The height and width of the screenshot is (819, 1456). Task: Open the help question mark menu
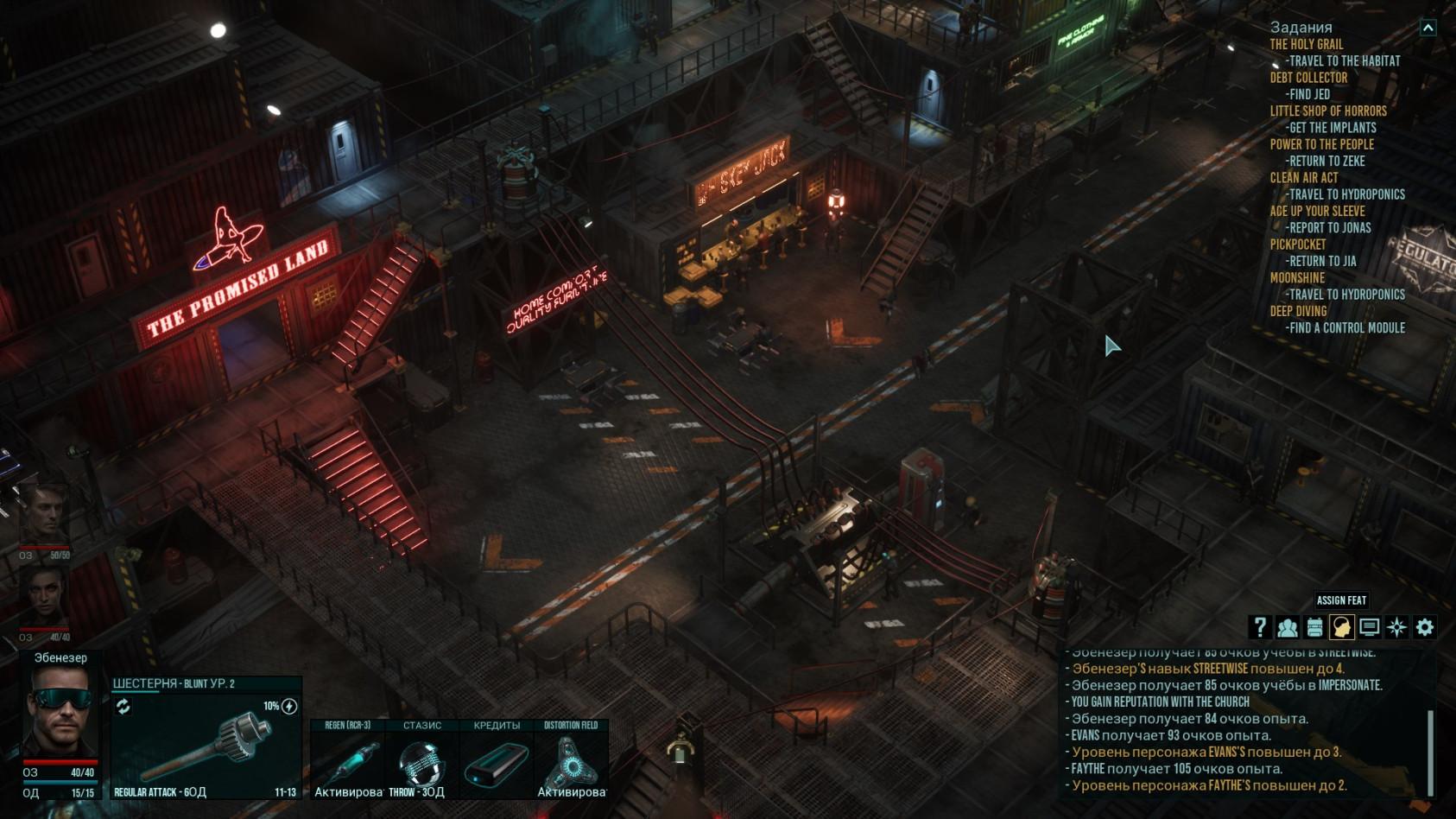1259,627
